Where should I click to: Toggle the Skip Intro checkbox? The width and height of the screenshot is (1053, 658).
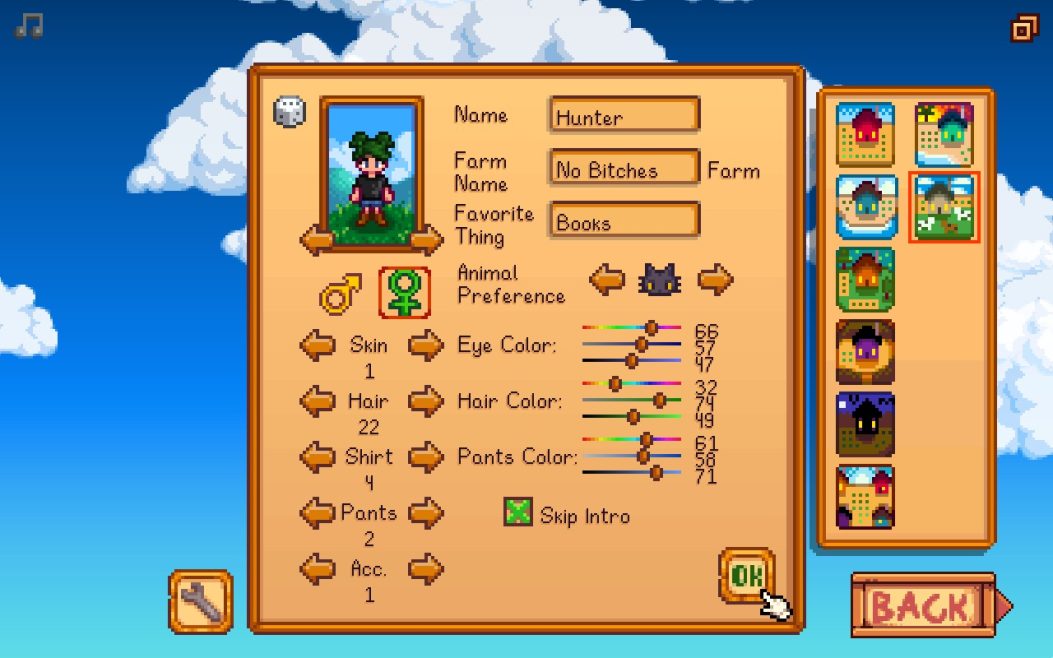pos(518,513)
